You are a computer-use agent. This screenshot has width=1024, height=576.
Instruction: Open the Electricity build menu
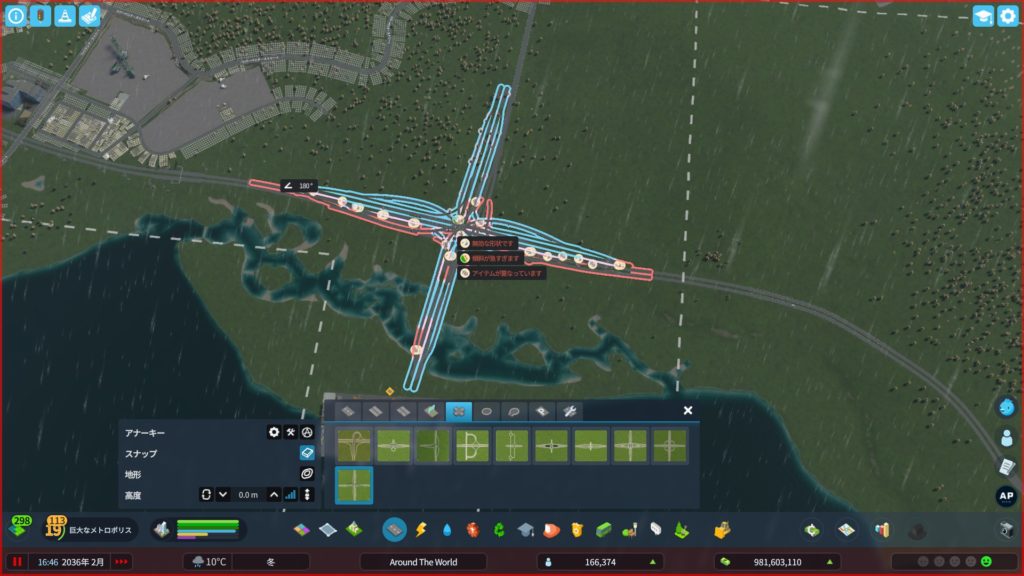coord(421,529)
